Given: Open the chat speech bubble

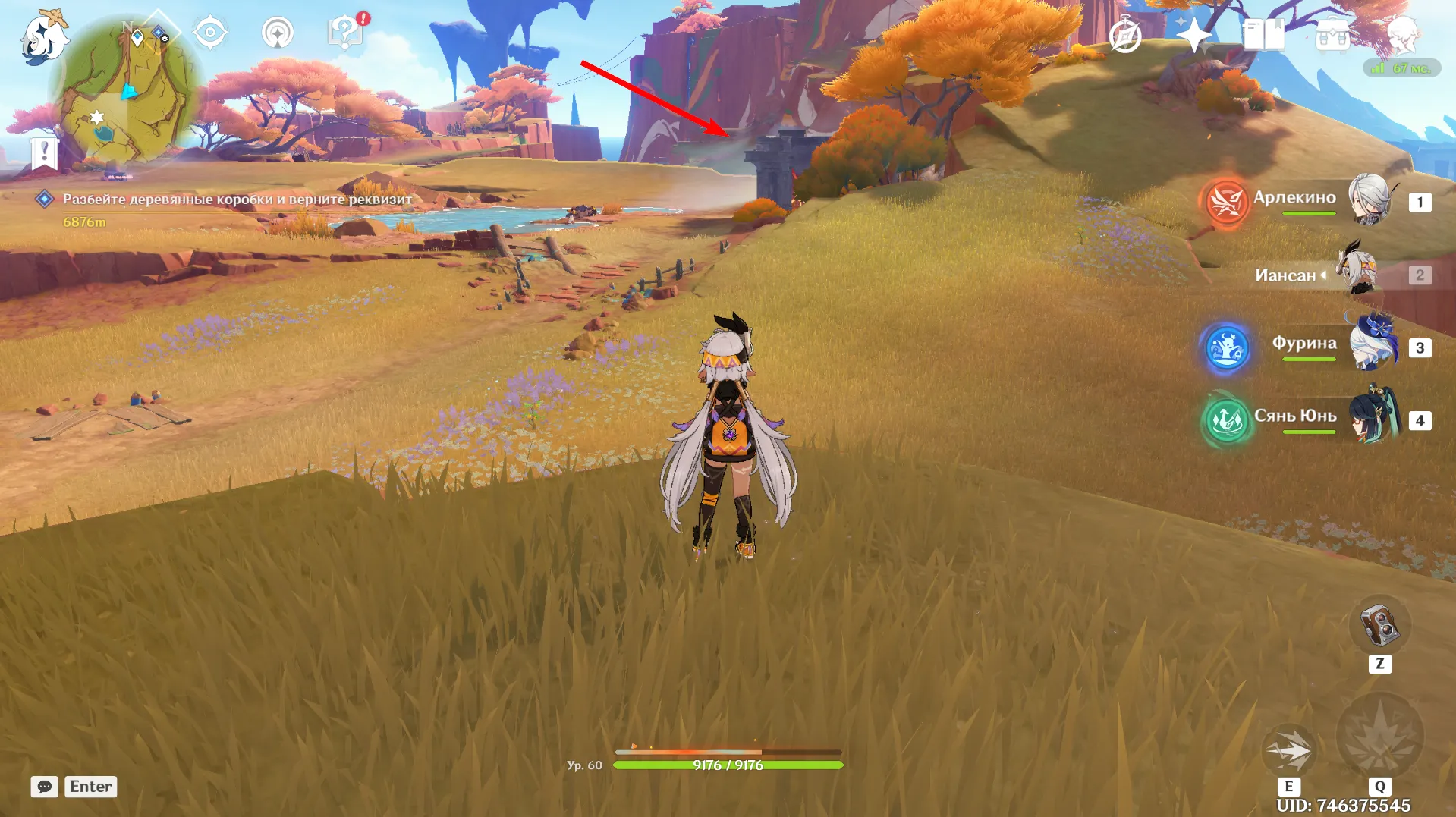Looking at the screenshot, I should [x=45, y=787].
